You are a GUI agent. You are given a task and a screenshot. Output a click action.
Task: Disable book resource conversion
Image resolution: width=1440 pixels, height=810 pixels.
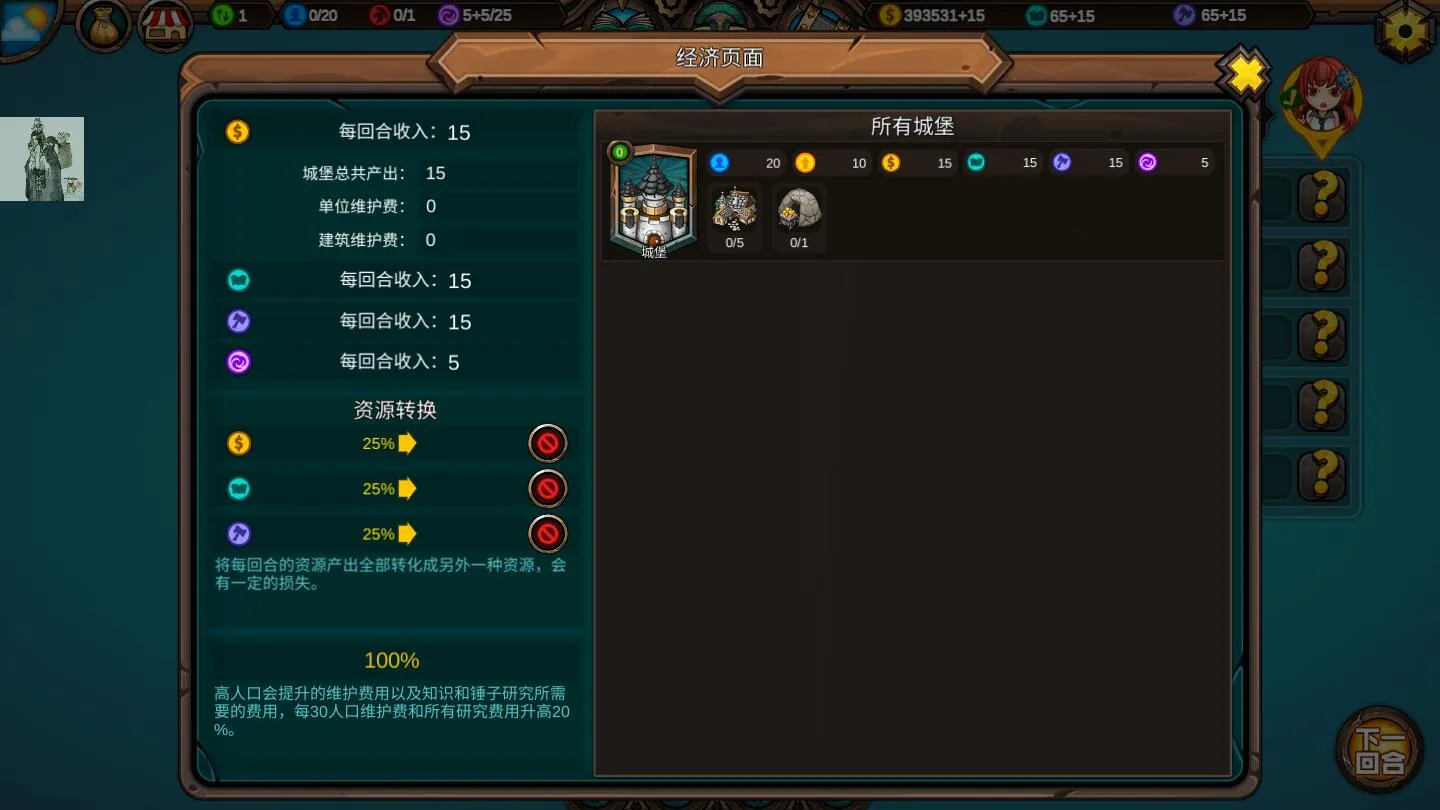[548, 489]
